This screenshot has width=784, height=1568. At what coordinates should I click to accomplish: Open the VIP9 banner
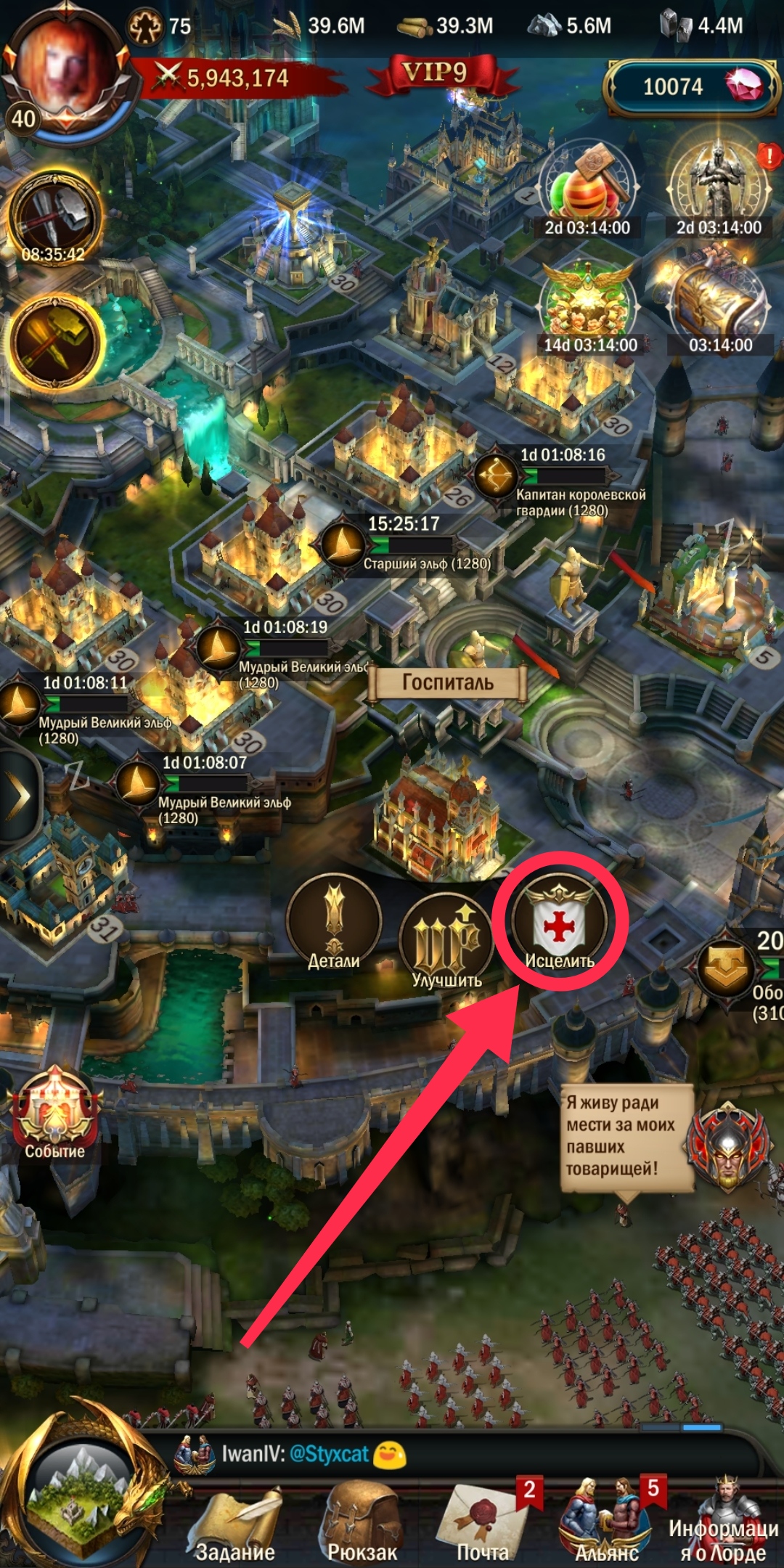click(x=436, y=74)
